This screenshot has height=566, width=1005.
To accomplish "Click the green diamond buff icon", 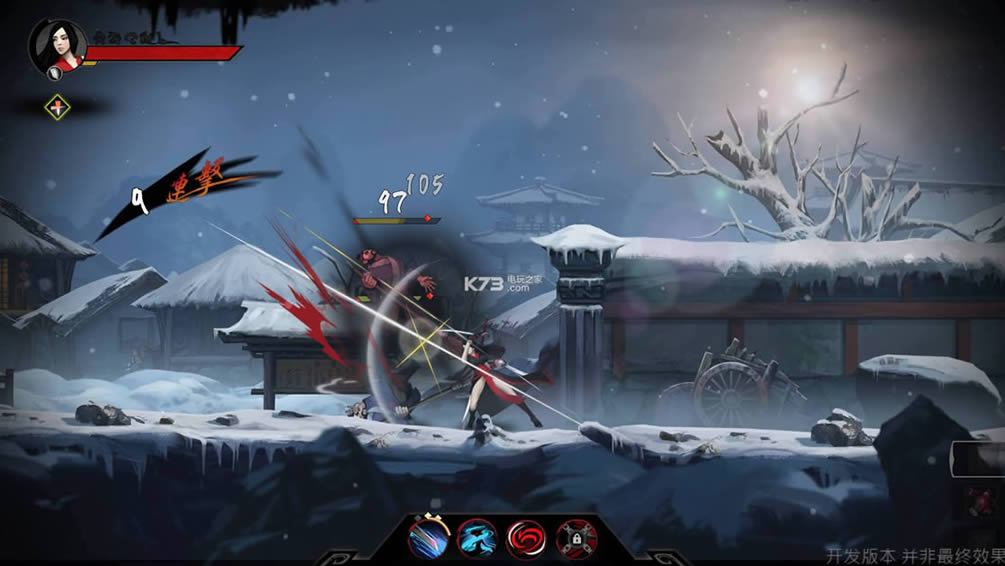I will [x=59, y=107].
